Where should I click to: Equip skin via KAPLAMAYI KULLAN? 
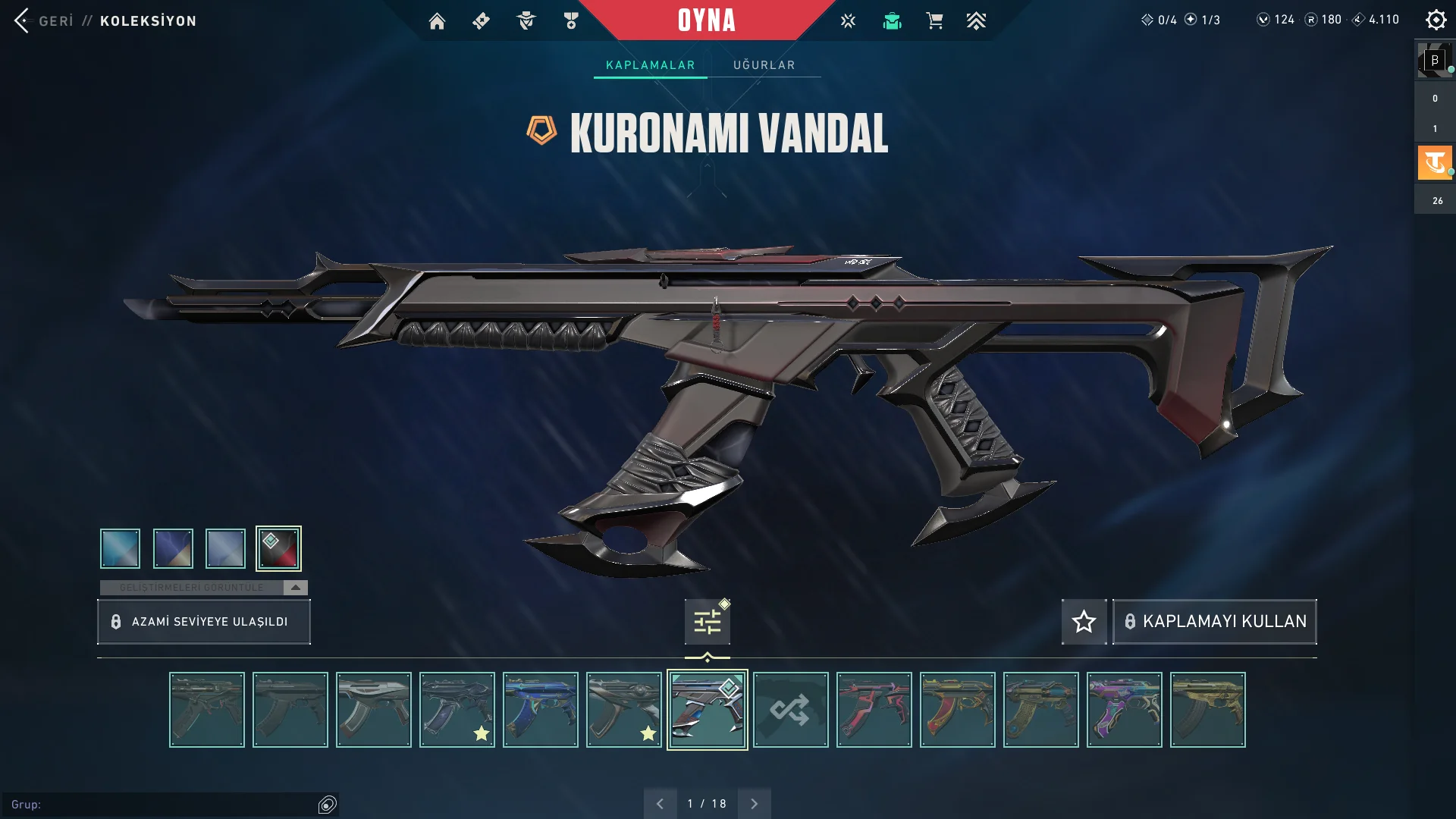[x=1214, y=622]
